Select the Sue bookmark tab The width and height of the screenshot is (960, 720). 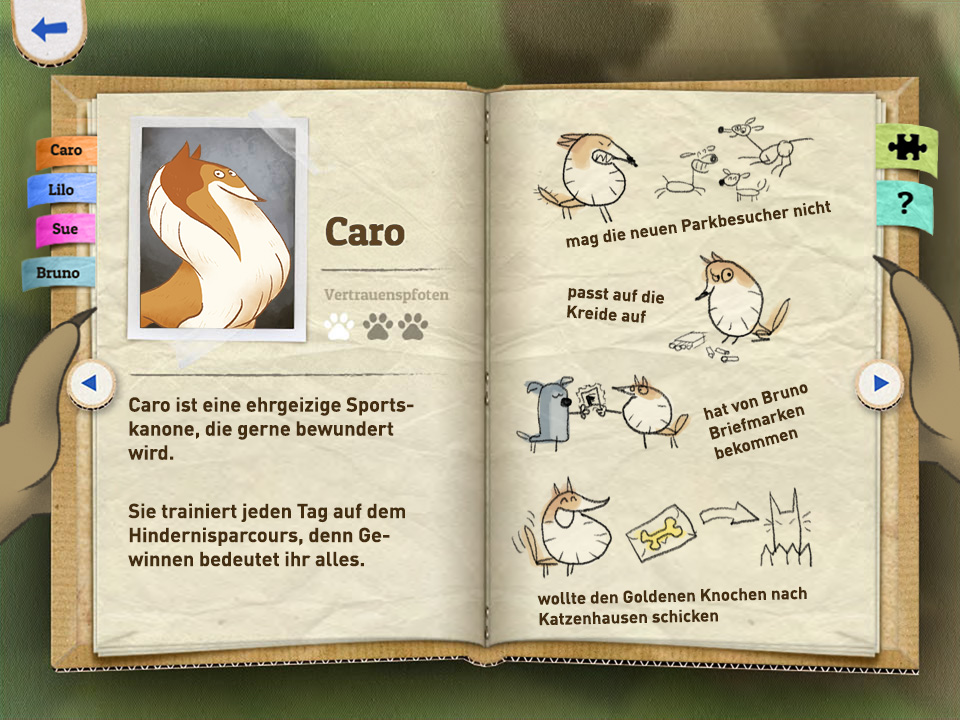[x=65, y=229]
